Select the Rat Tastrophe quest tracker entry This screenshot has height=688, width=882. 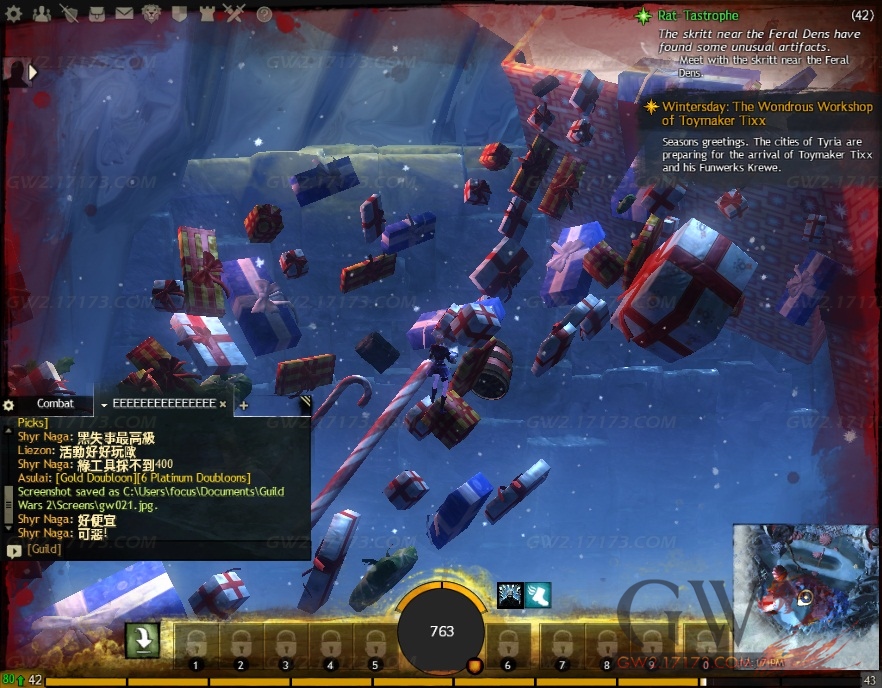click(699, 16)
